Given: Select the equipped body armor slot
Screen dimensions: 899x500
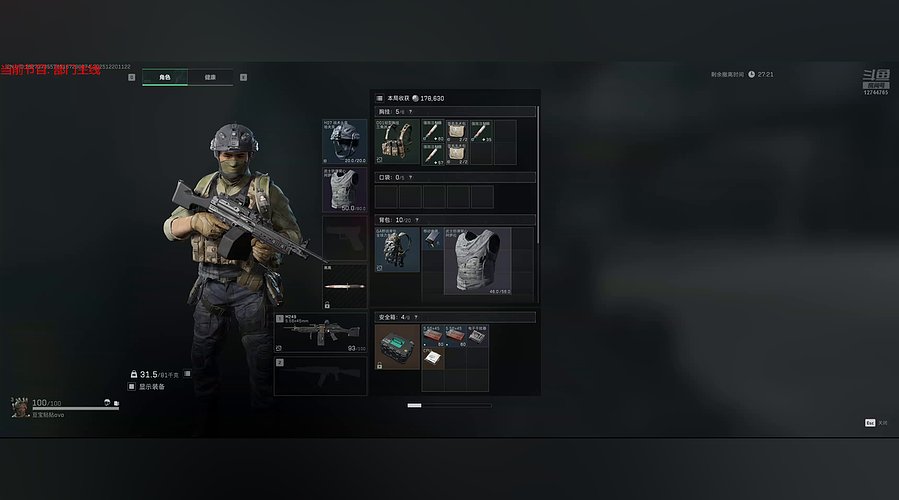Looking at the screenshot, I should [x=345, y=190].
